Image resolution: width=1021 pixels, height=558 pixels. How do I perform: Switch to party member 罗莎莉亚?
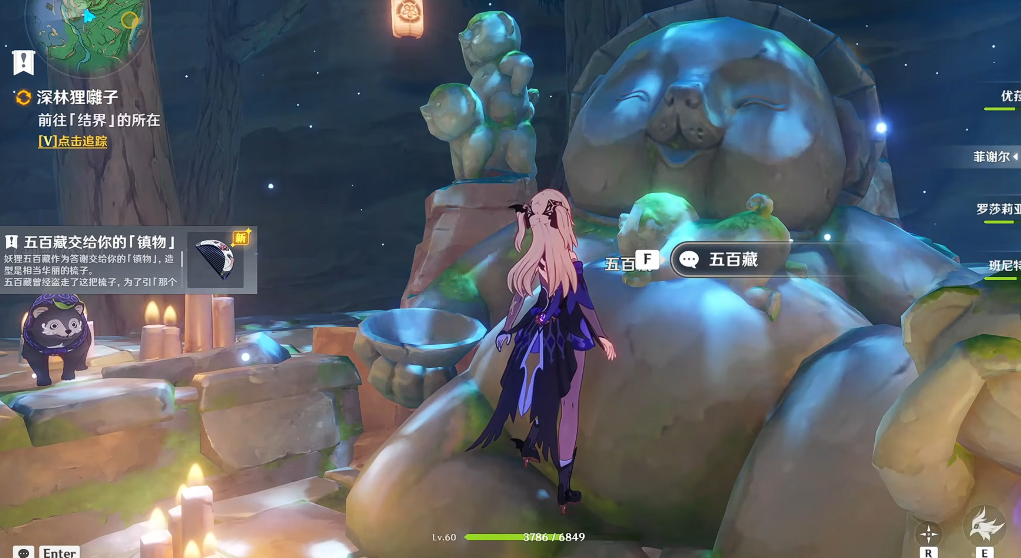point(997,210)
